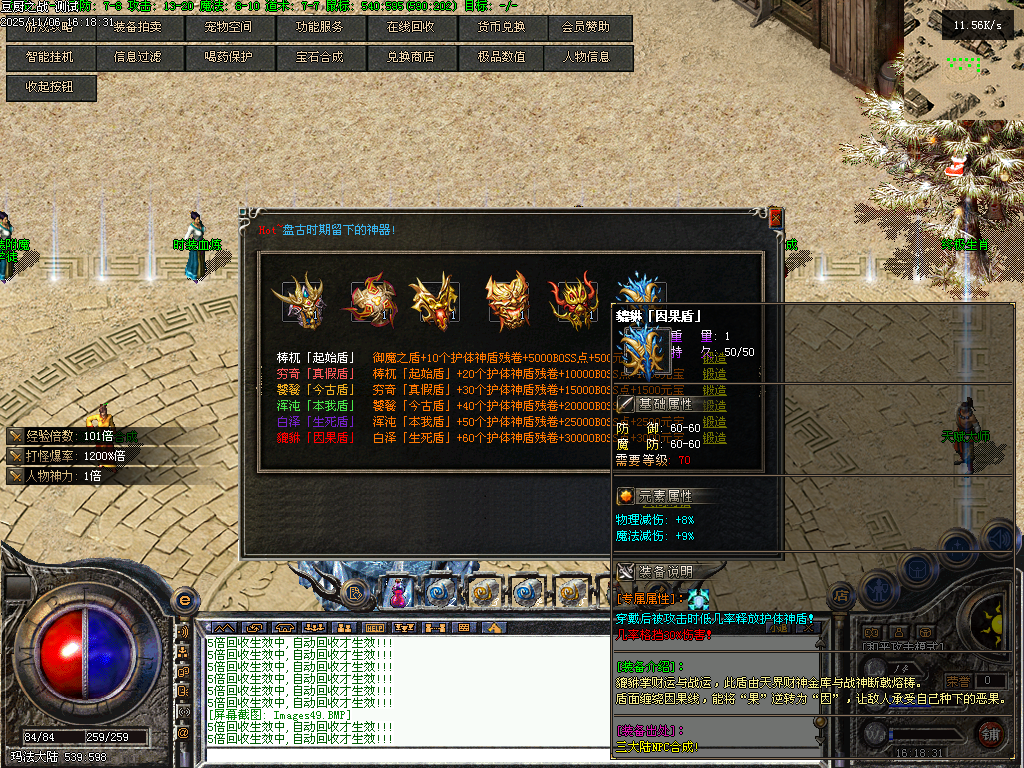Open the 宝石合成 gem synthesis menu
1024x768 pixels.
[319, 57]
